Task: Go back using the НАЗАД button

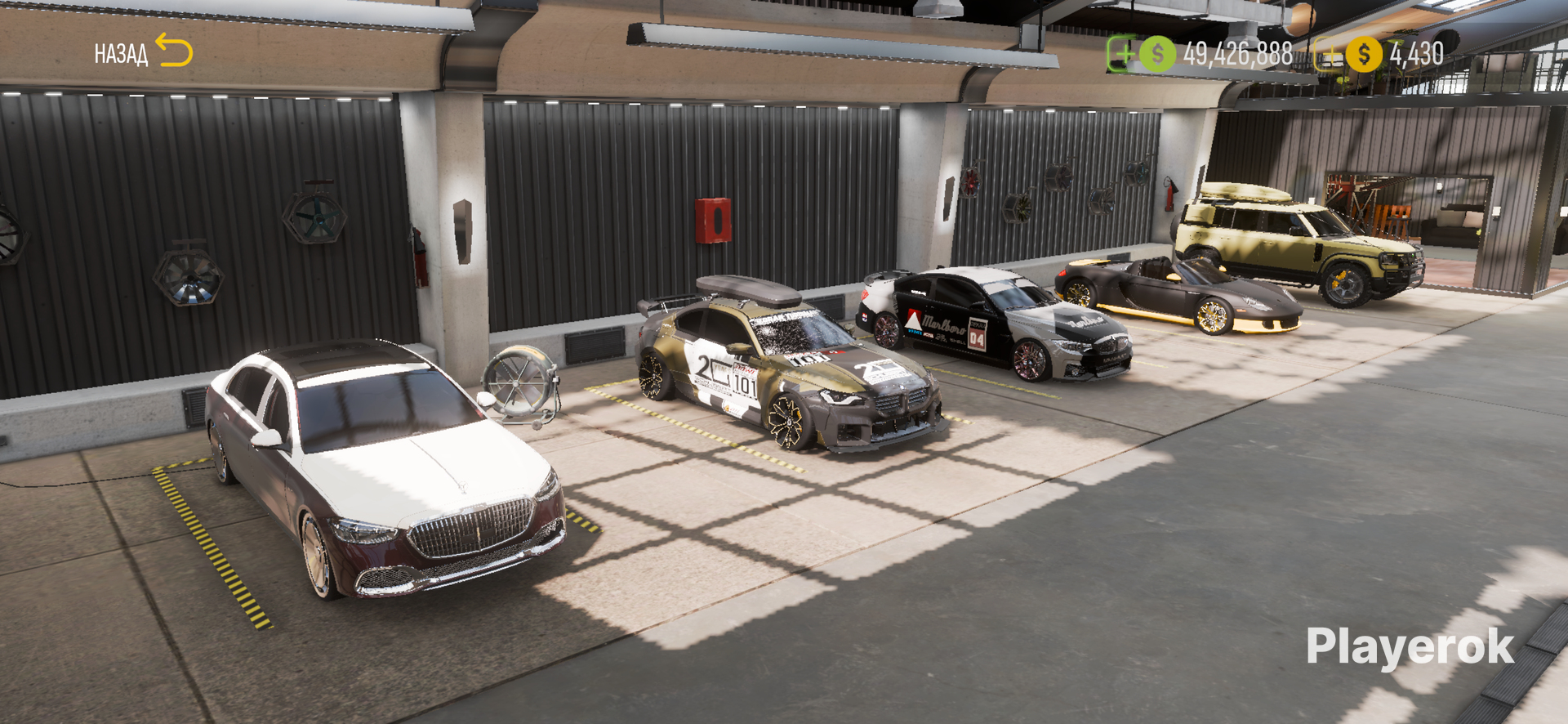Action: click(x=143, y=53)
